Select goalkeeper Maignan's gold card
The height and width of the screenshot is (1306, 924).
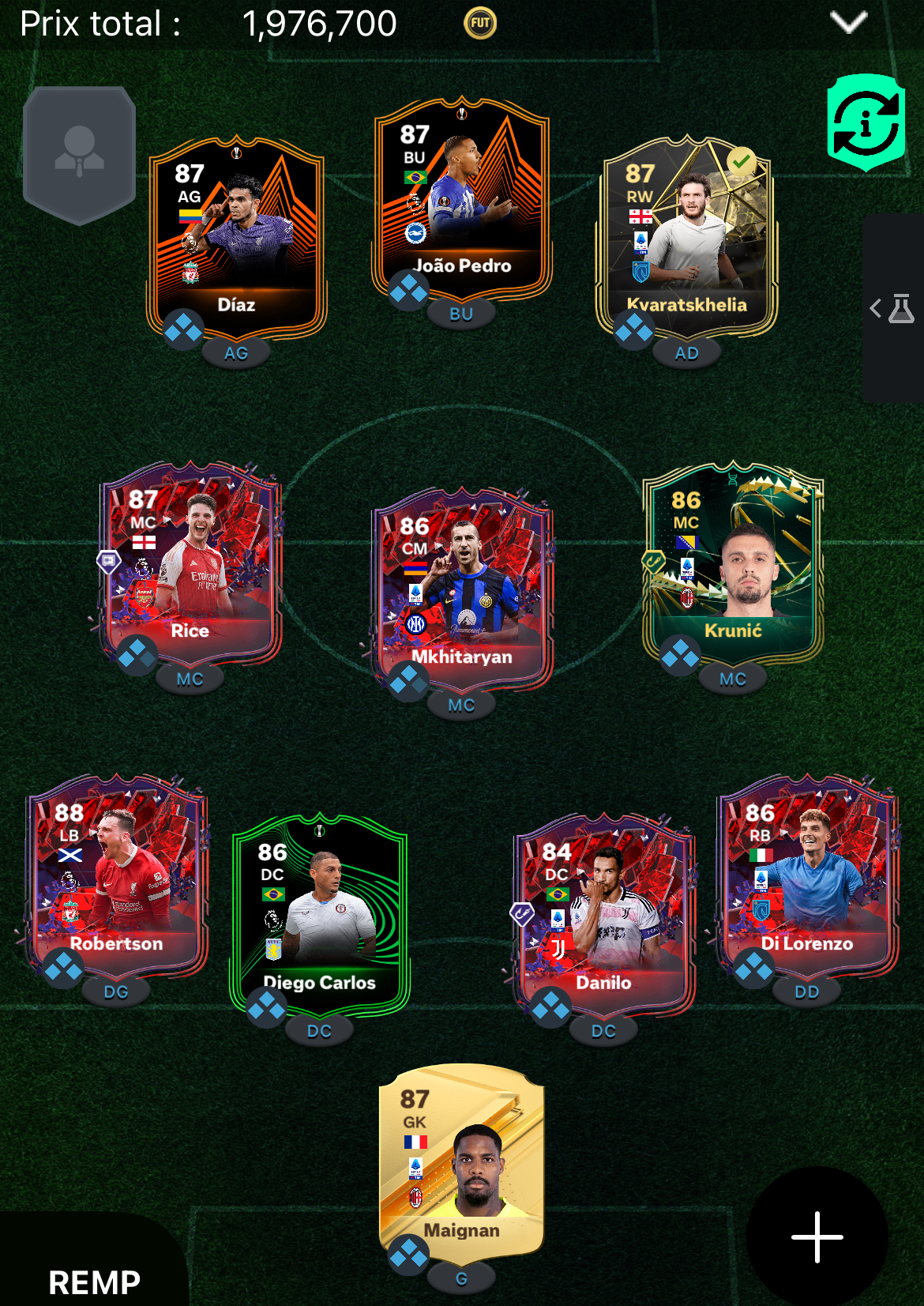point(462,1160)
